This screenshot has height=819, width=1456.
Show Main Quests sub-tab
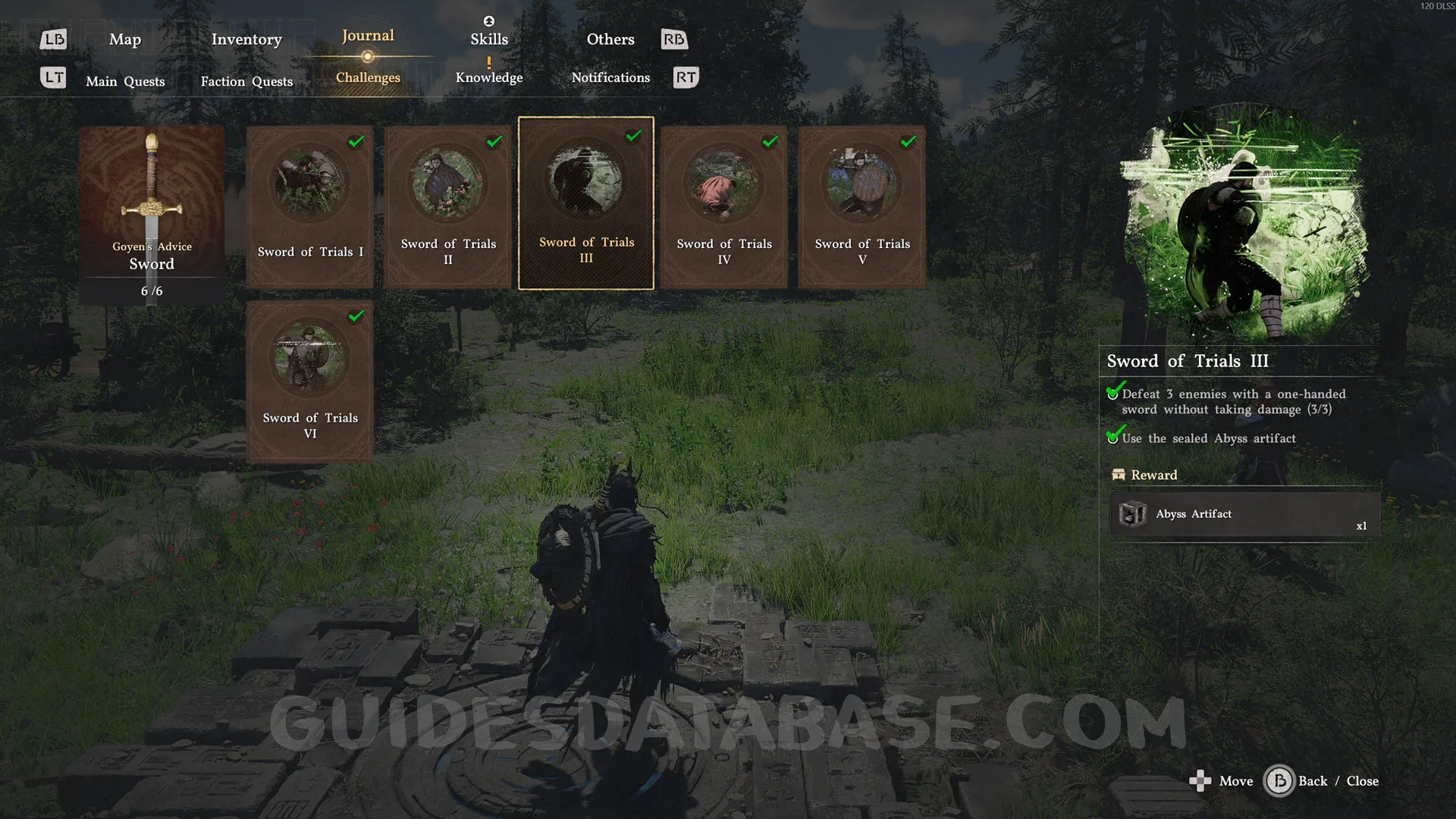pos(125,81)
